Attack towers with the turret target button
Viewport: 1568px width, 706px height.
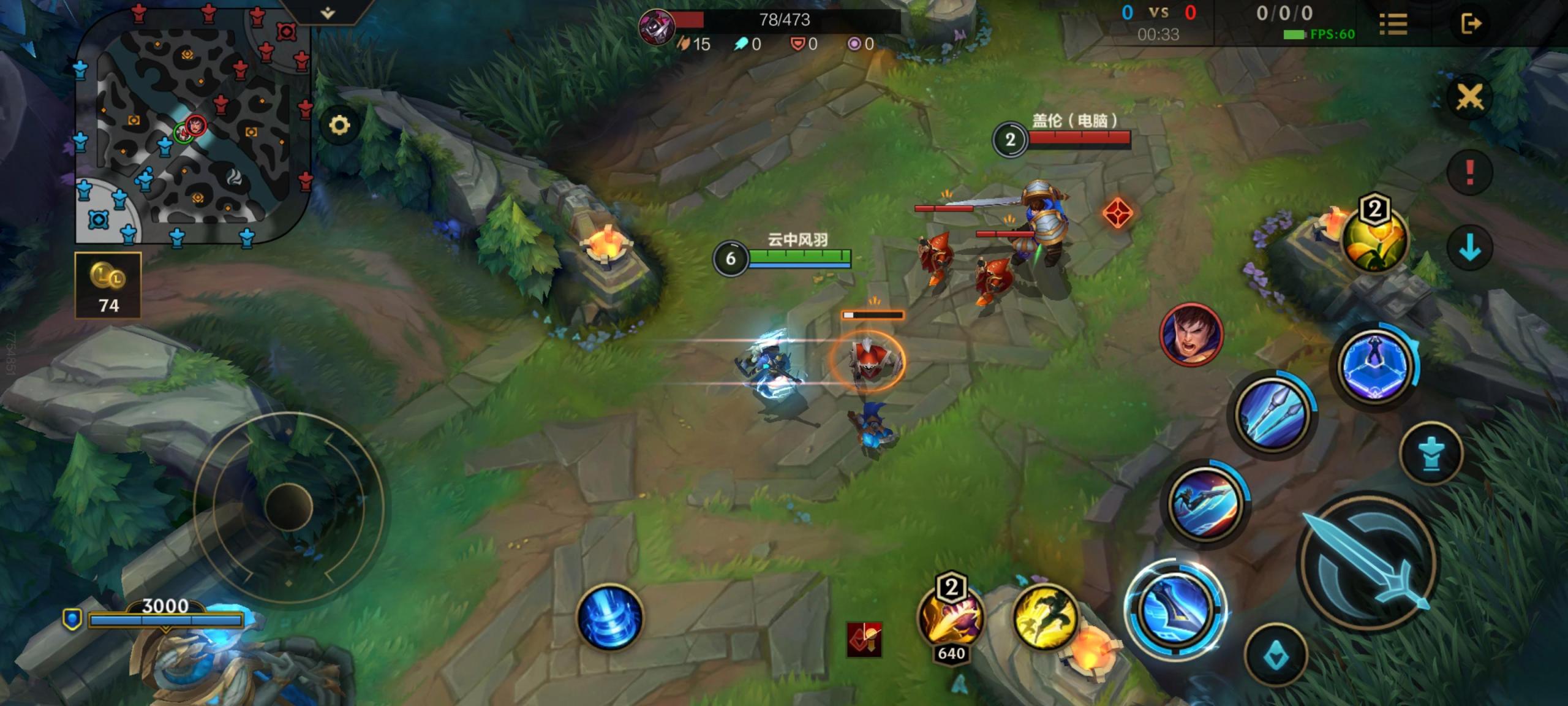tap(1431, 454)
